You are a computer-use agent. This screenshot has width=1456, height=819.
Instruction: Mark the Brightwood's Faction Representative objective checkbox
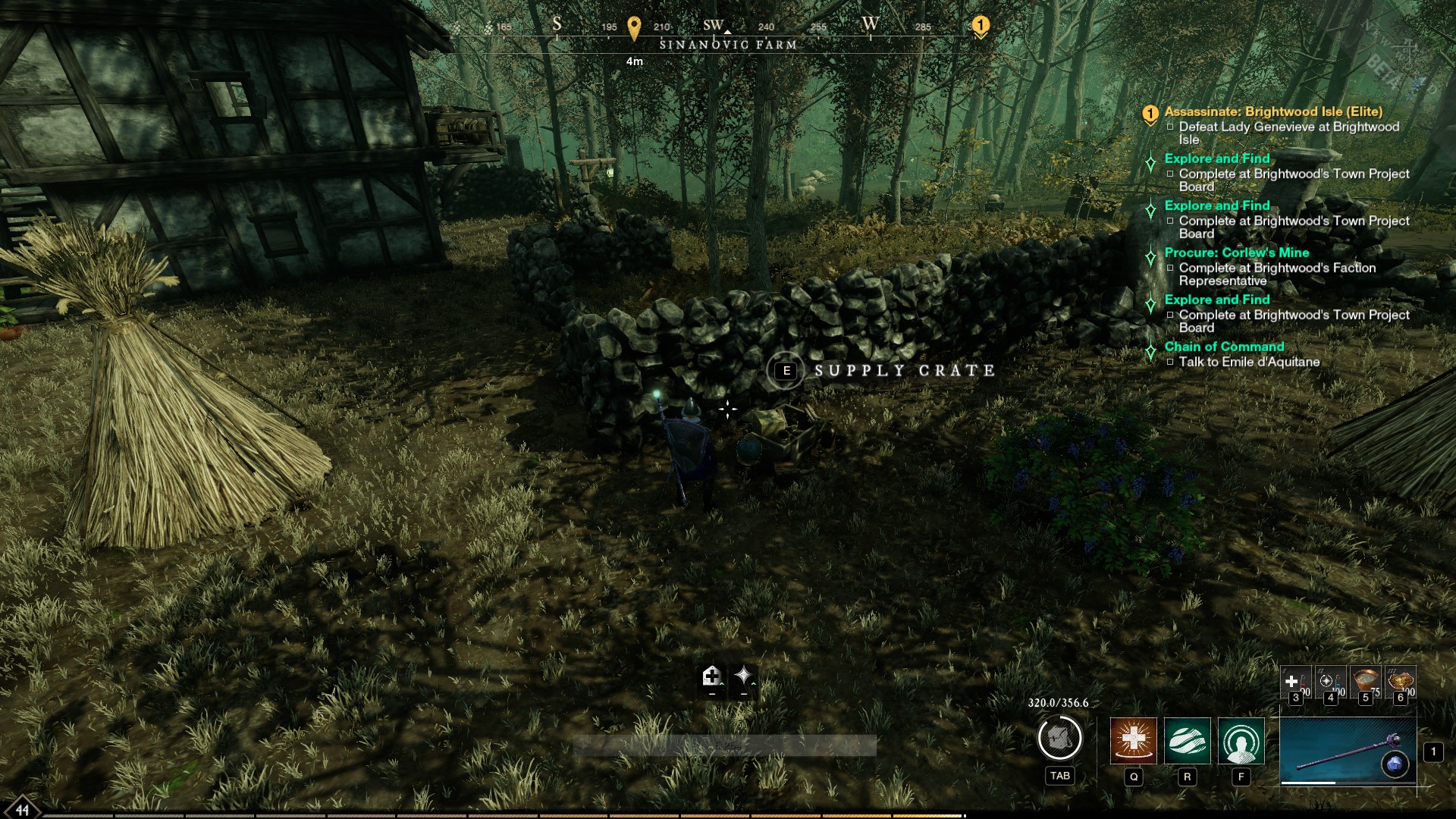point(1172,269)
